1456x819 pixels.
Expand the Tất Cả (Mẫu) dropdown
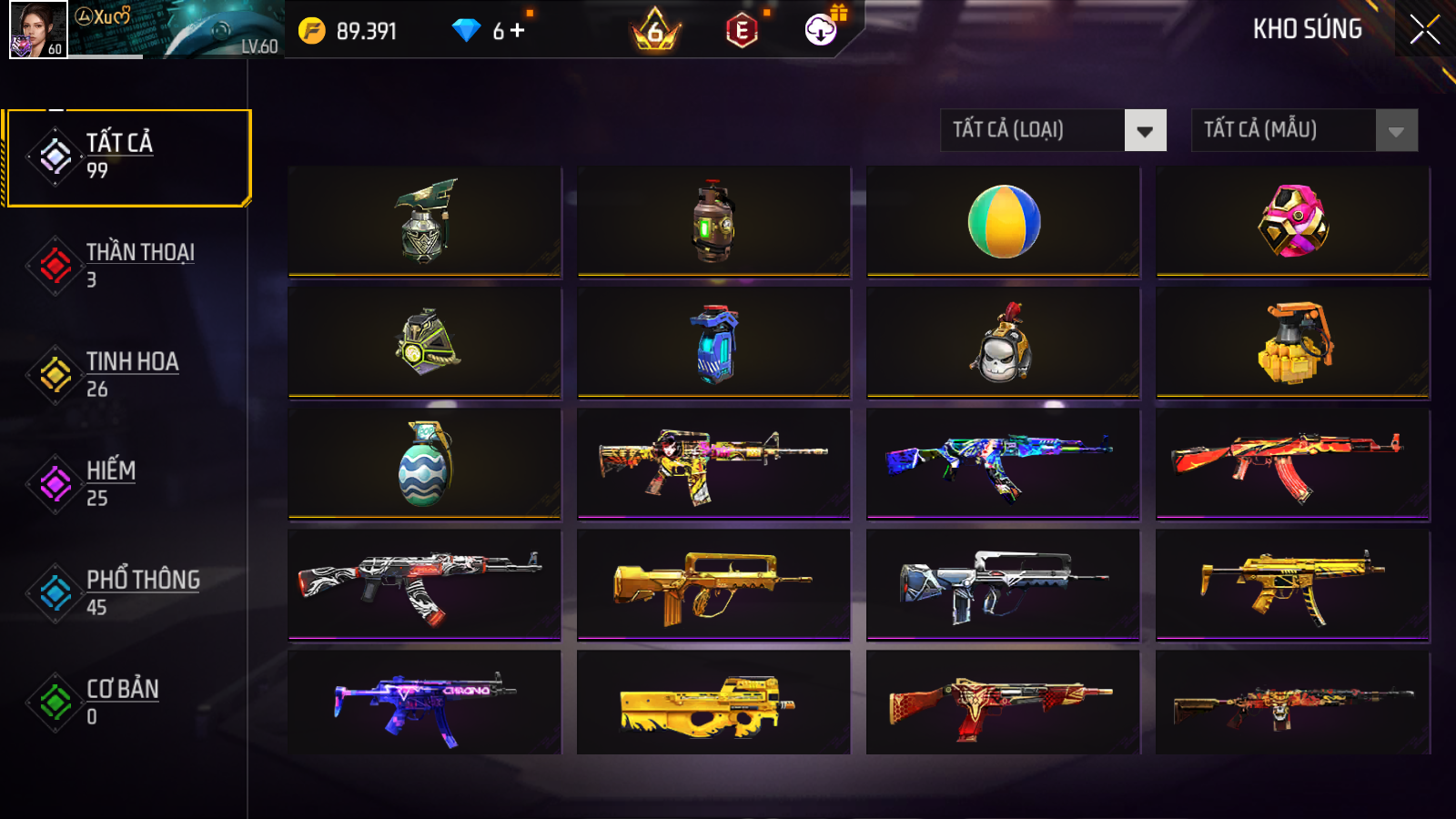tap(1304, 130)
